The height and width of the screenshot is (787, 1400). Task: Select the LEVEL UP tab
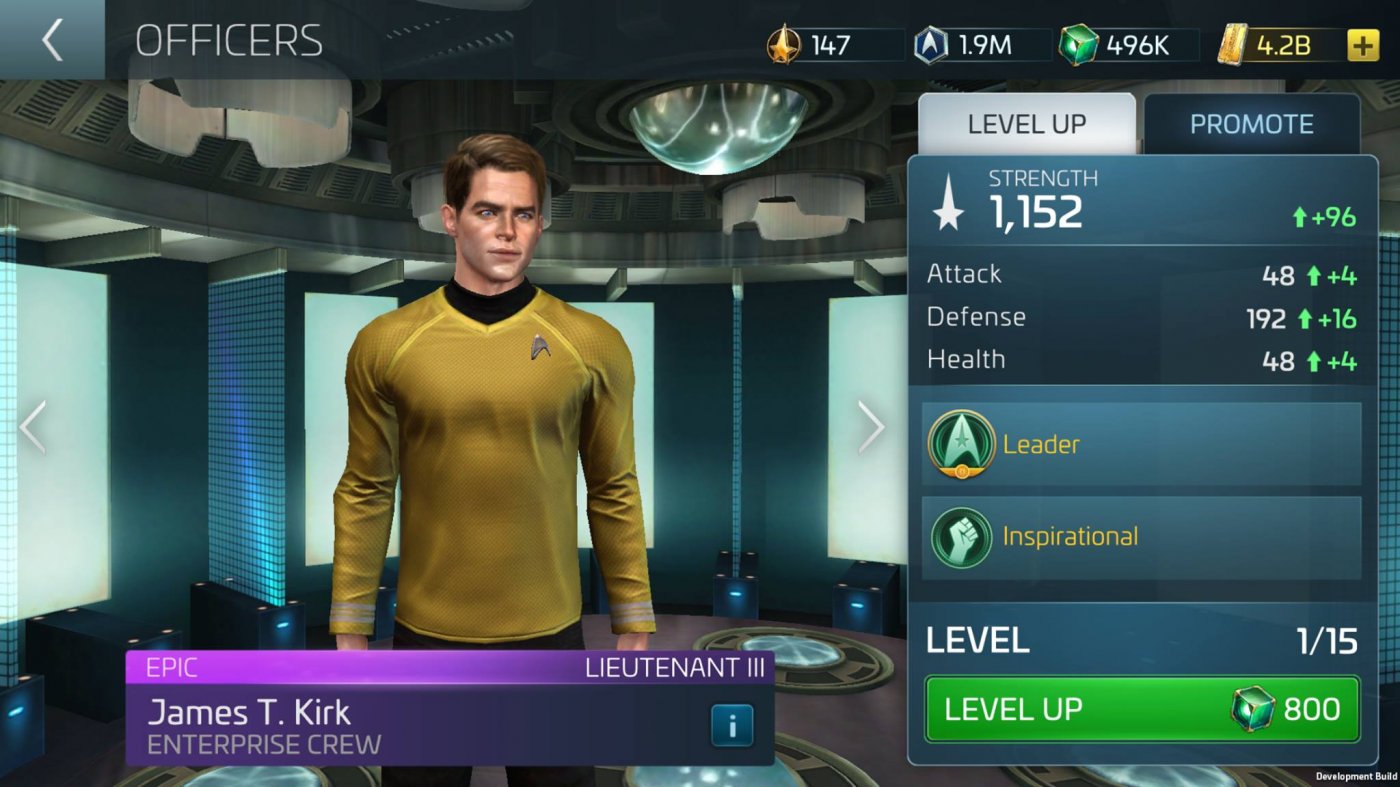coord(1026,123)
